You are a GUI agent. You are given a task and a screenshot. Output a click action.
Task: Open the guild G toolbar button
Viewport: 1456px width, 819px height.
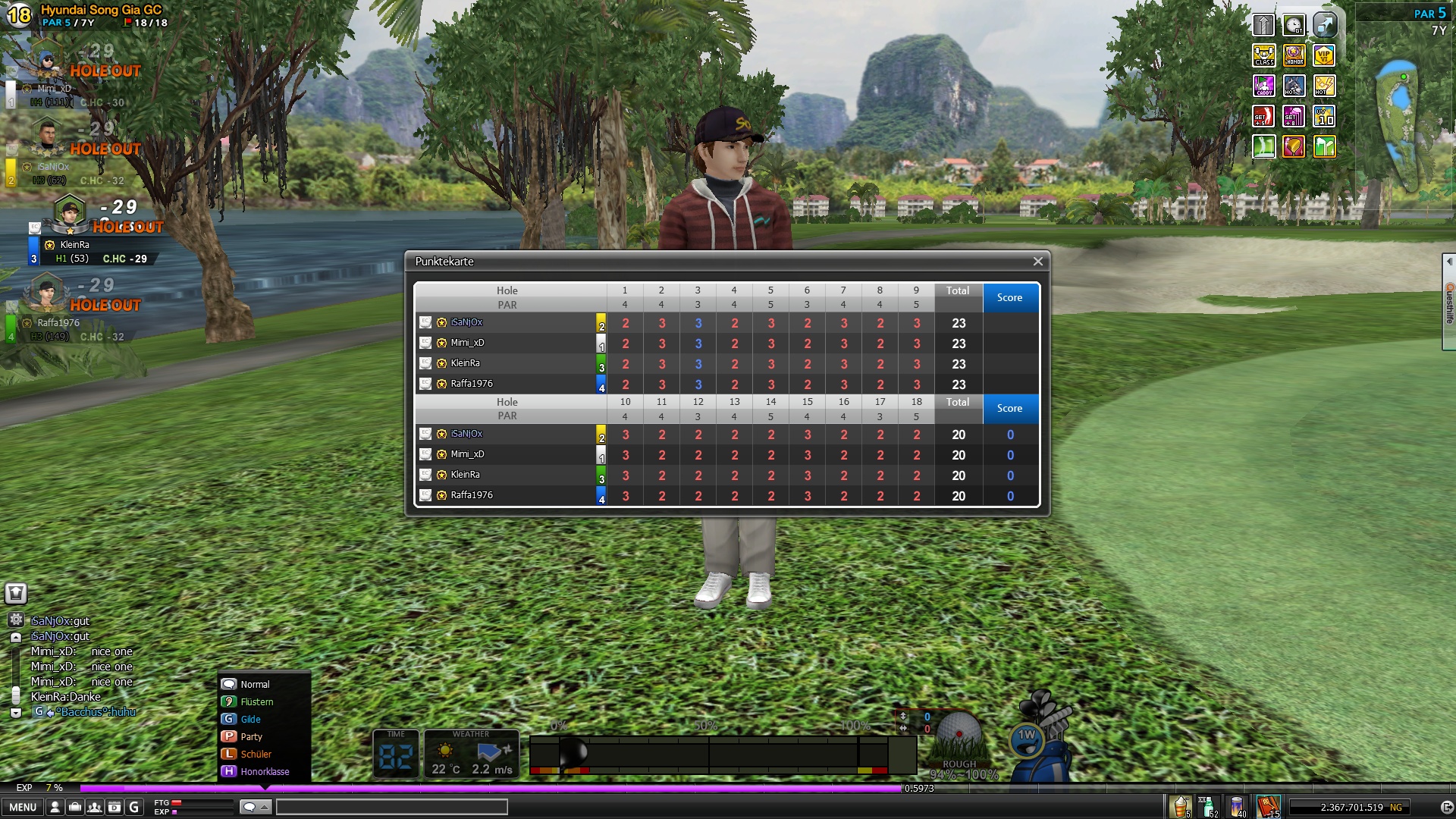[134, 807]
